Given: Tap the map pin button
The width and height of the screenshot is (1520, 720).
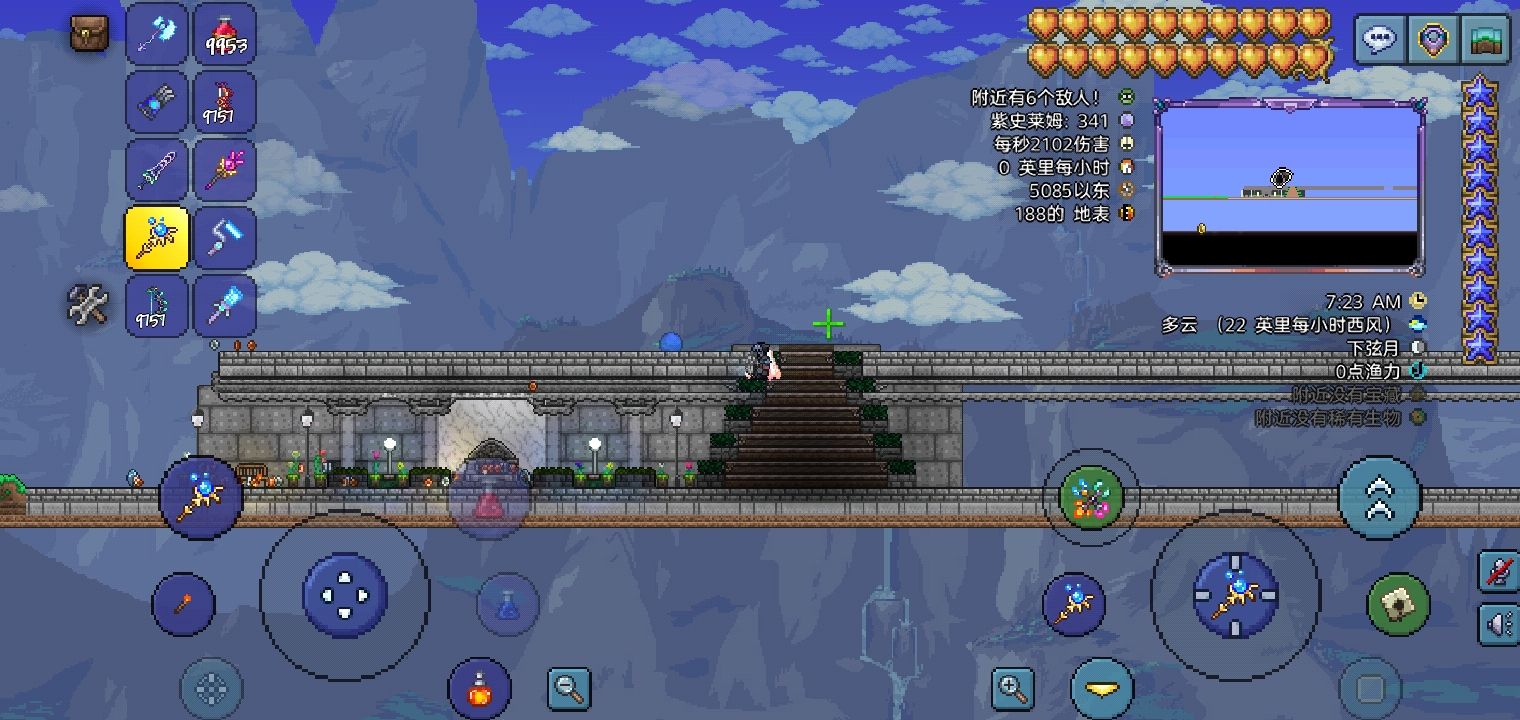Looking at the screenshot, I should pos(1433,40).
